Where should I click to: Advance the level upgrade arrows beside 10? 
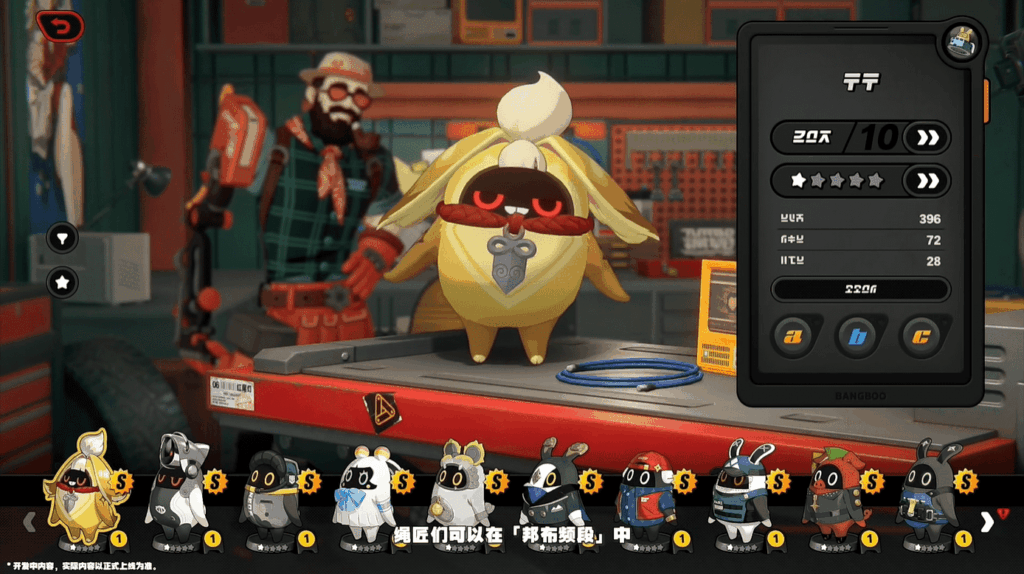click(x=927, y=138)
